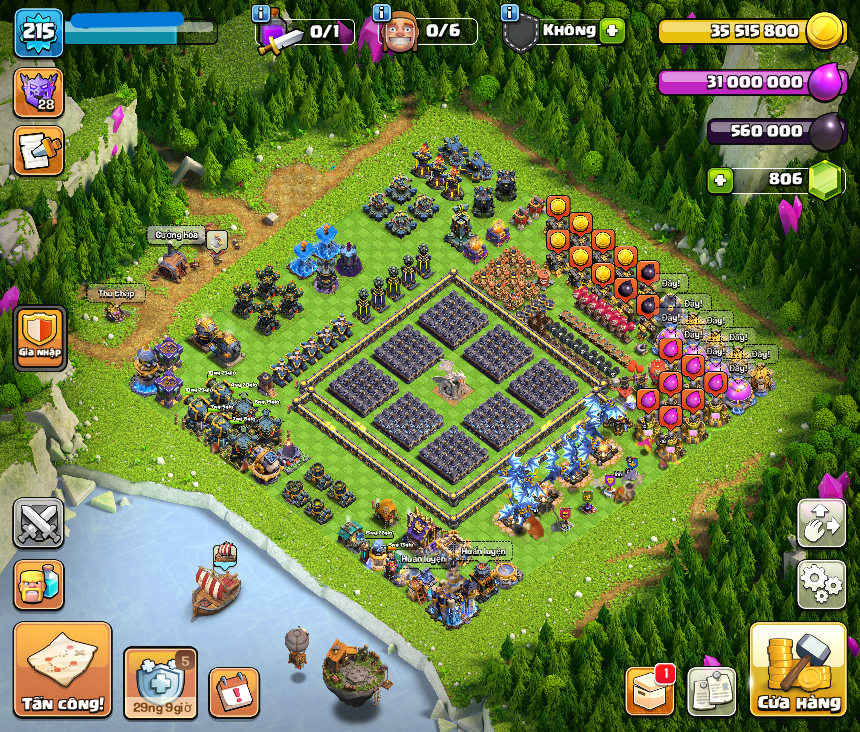Image resolution: width=860 pixels, height=732 pixels.
Task: Open the Cửa Hàng shop
Action: [x=798, y=670]
